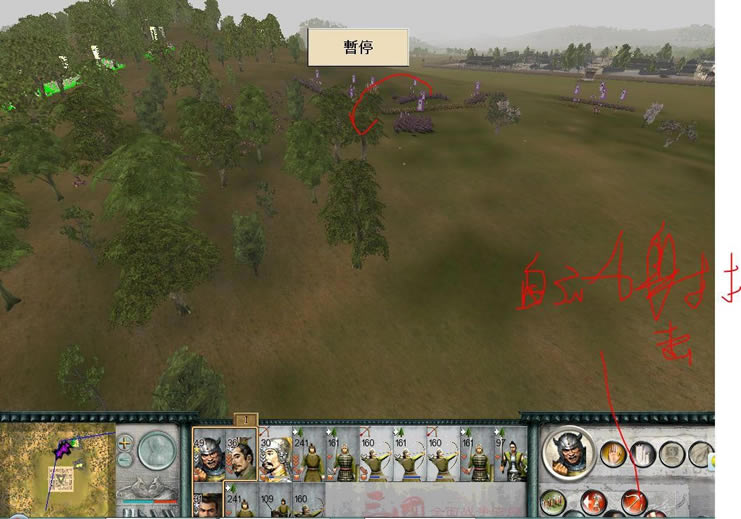741x519 pixels.
Task: Click the 暫停 pause button
Action: tap(357, 47)
